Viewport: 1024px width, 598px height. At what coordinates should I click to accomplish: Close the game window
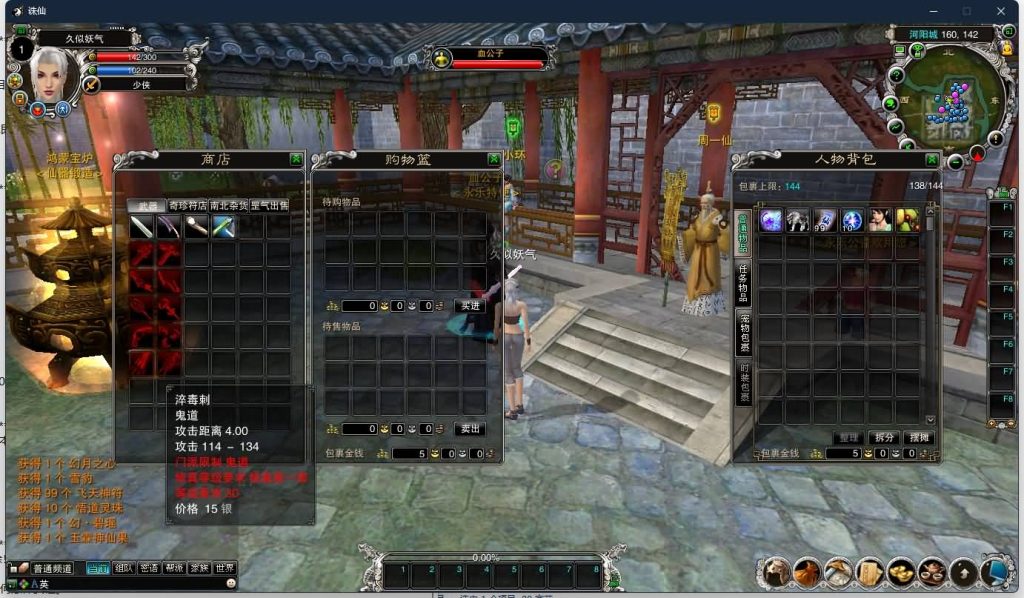pyautogui.click(x=1001, y=11)
